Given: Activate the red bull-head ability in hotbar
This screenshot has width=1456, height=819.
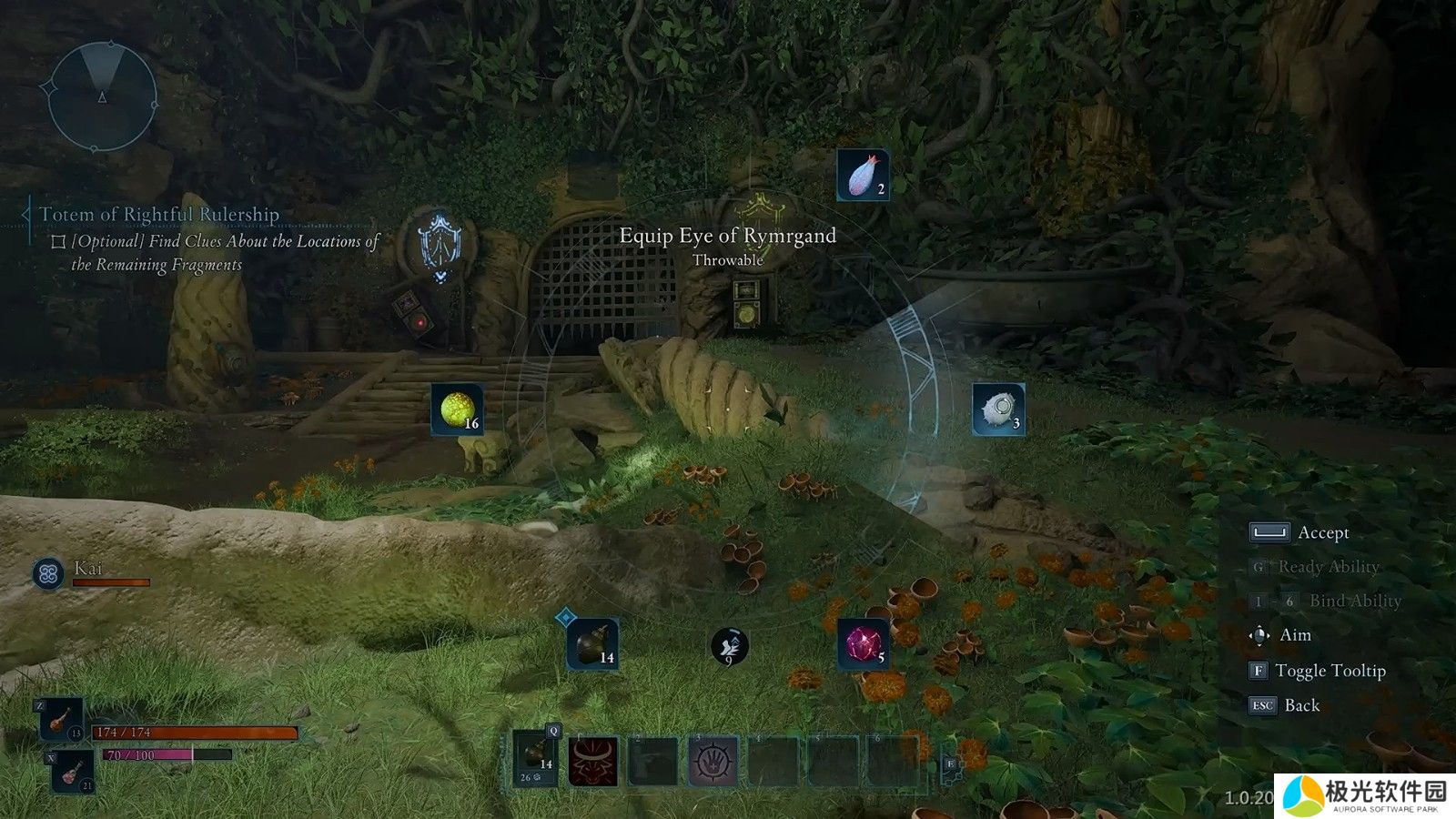Looking at the screenshot, I should click(593, 761).
